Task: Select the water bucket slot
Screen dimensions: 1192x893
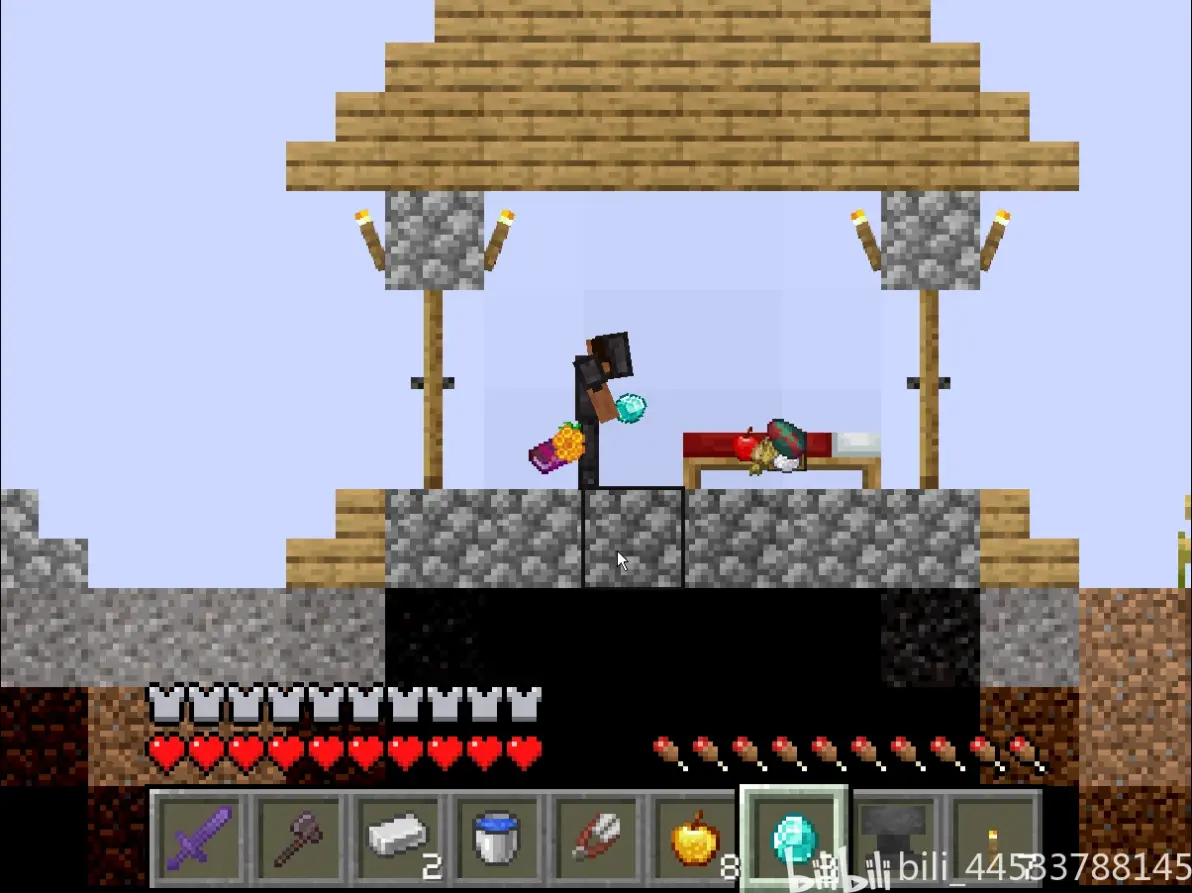Action: coord(496,837)
